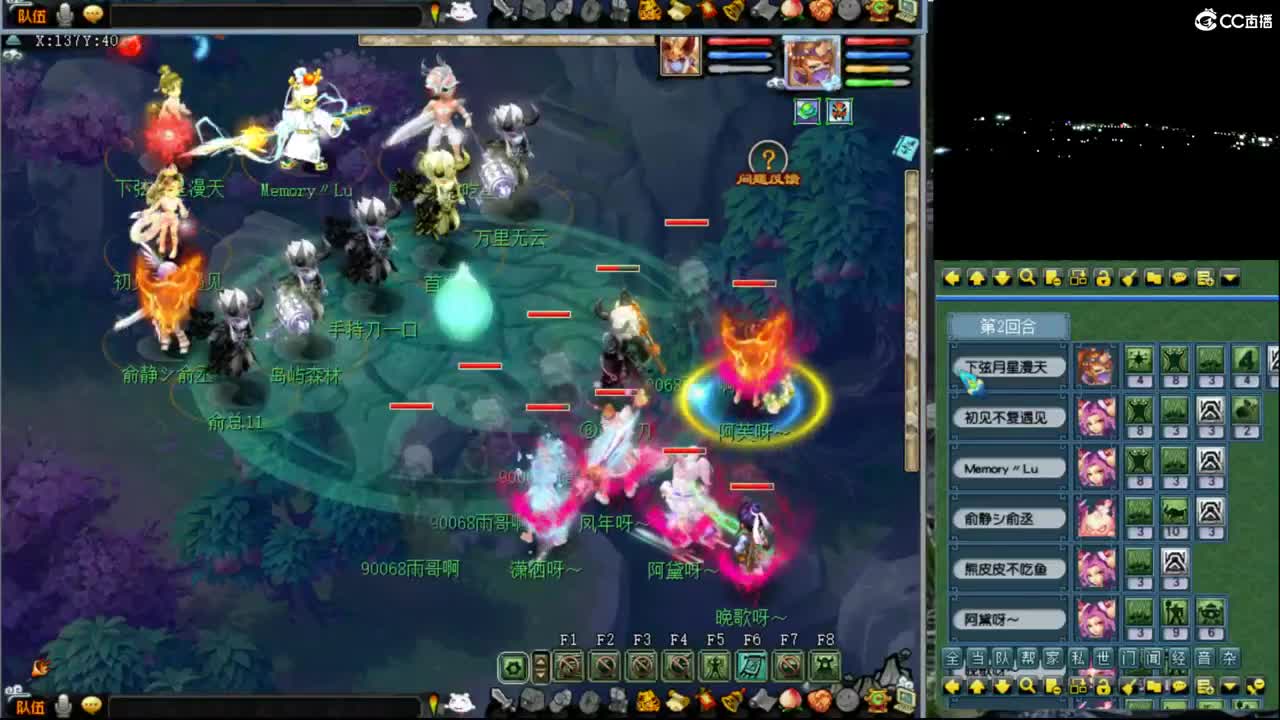Mute the microphone icon beside 队伍
The width and height of the screenshot is (1280, 720).
coord(63,13)
